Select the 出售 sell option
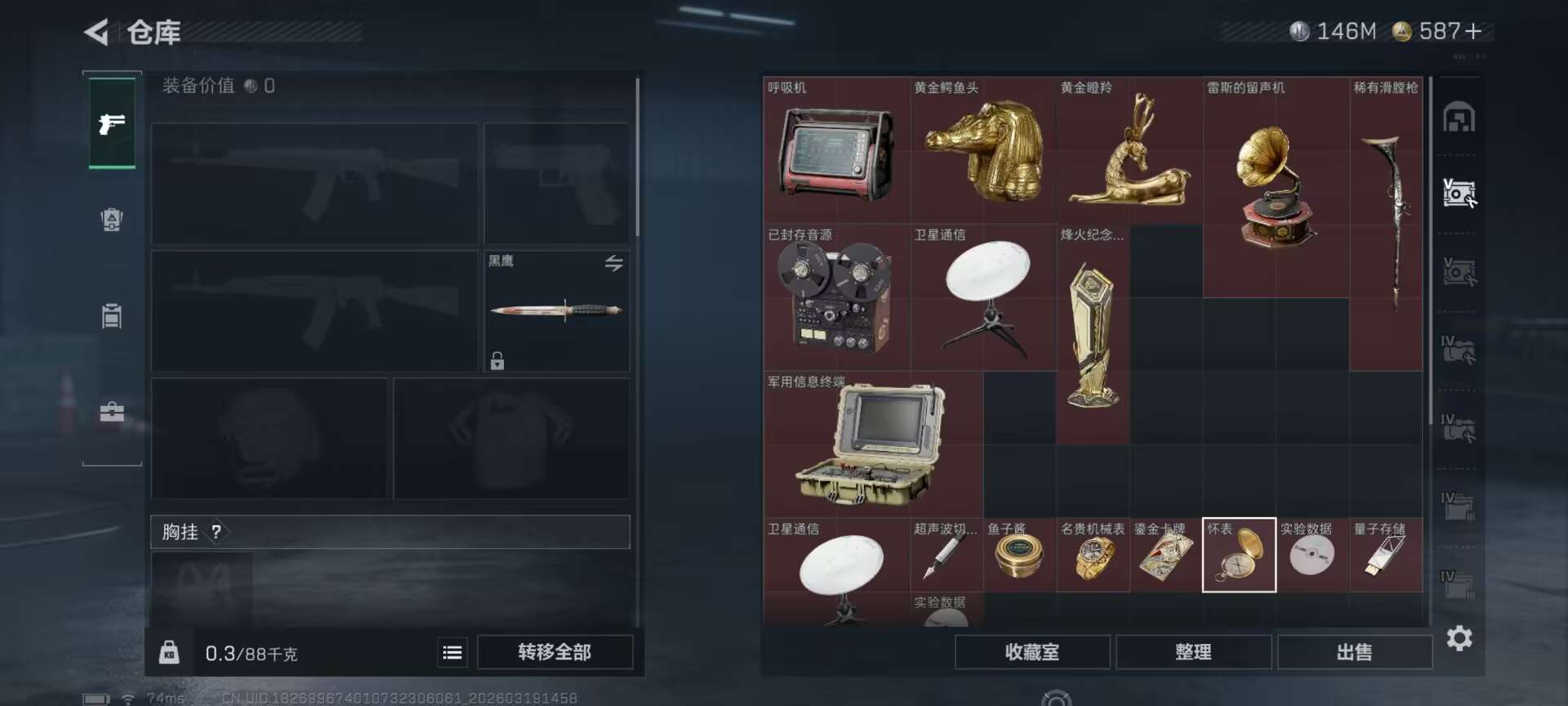Screen dimensions: 1568x706 point(1355,651)
